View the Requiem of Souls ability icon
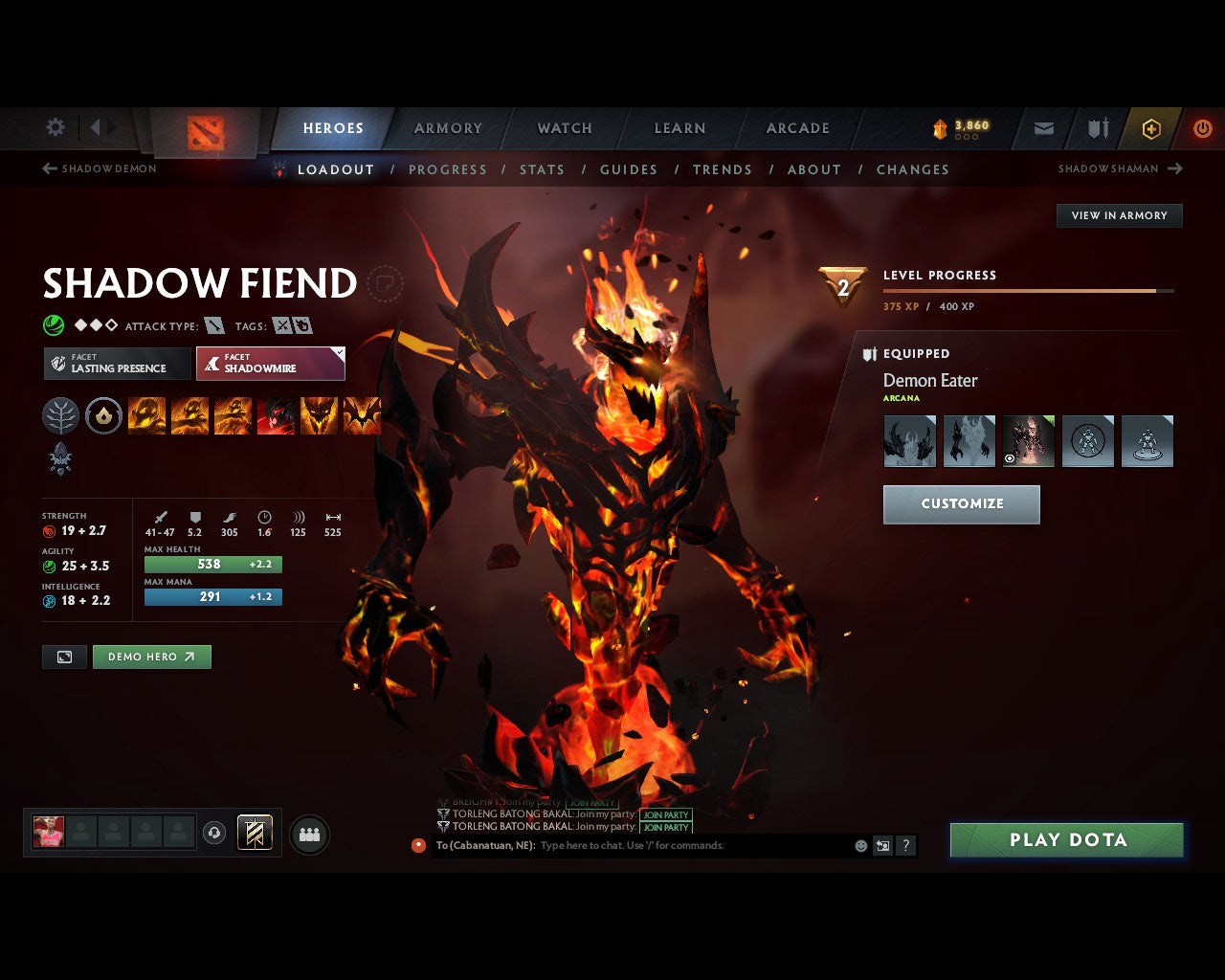The height and width of the screenshot is (980, 1225). pos(362,415)
